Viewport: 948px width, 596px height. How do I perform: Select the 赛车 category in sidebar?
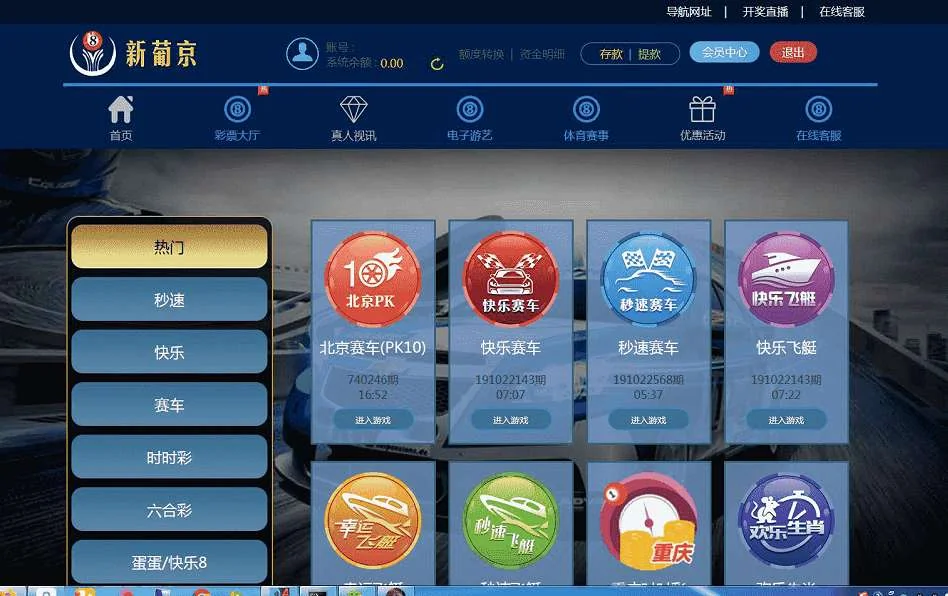(x=170, y=405)
